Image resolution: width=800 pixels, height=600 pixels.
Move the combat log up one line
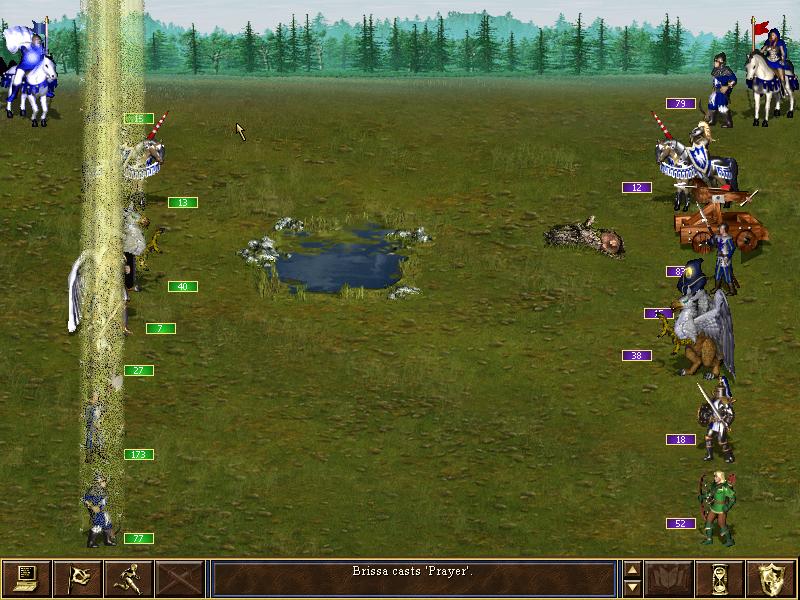click(631, 570)
